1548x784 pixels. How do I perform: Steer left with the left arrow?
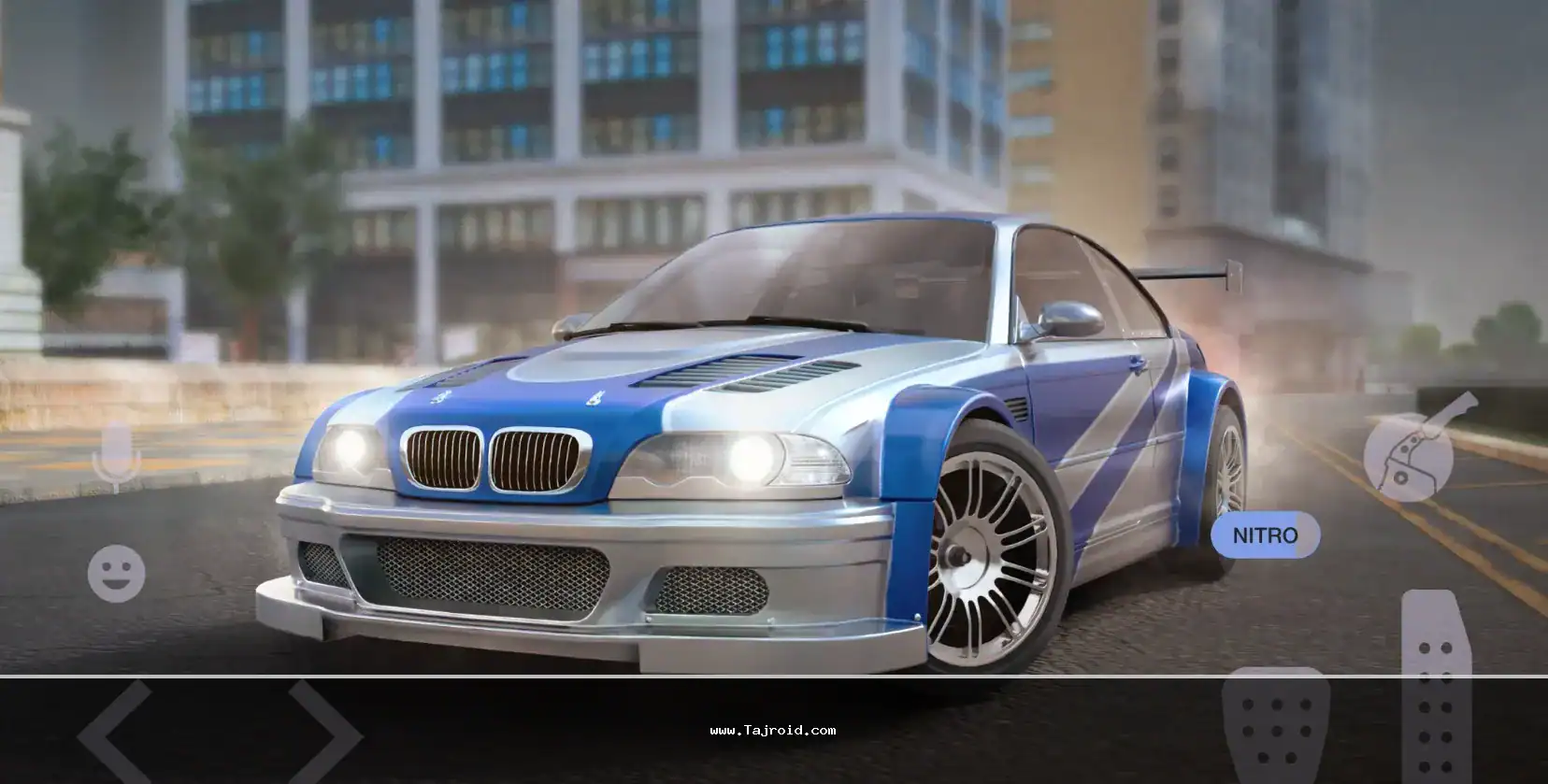114,734
